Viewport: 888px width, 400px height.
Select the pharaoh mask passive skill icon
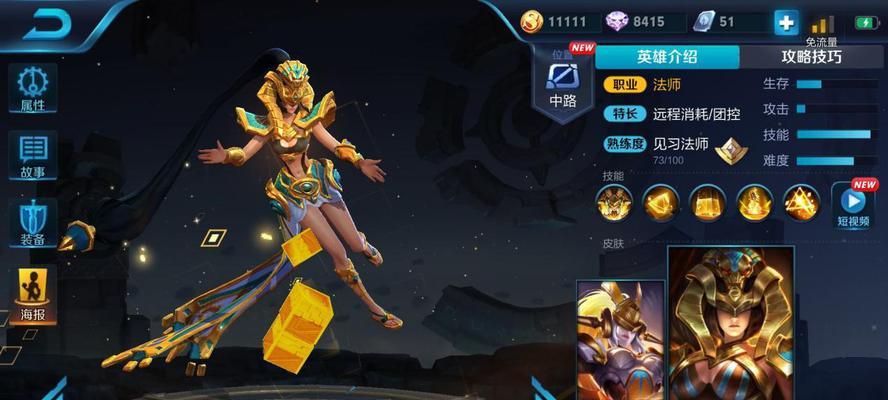tap(614, 203)
